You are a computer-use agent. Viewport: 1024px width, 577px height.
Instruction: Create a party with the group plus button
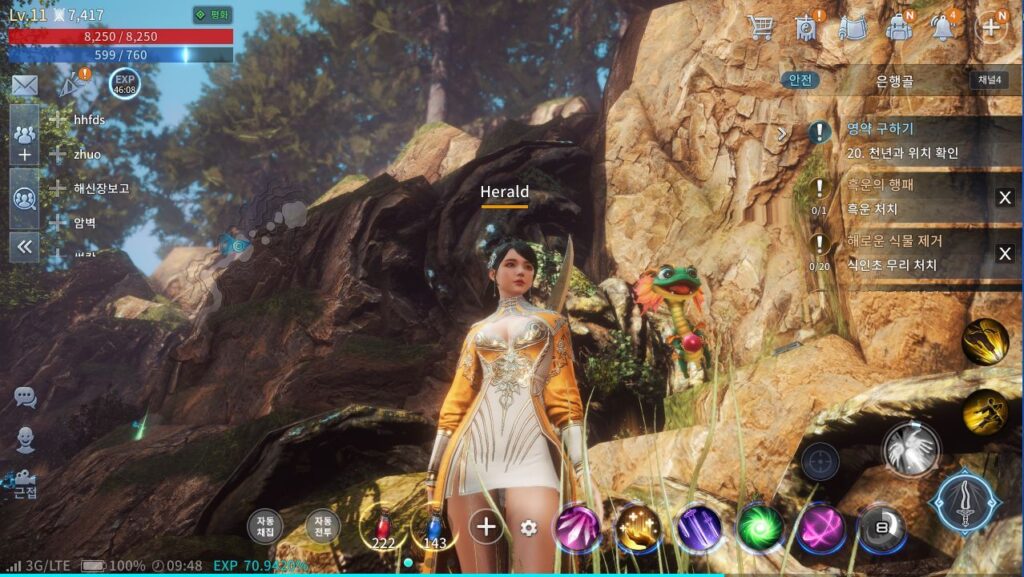(25, 142)
